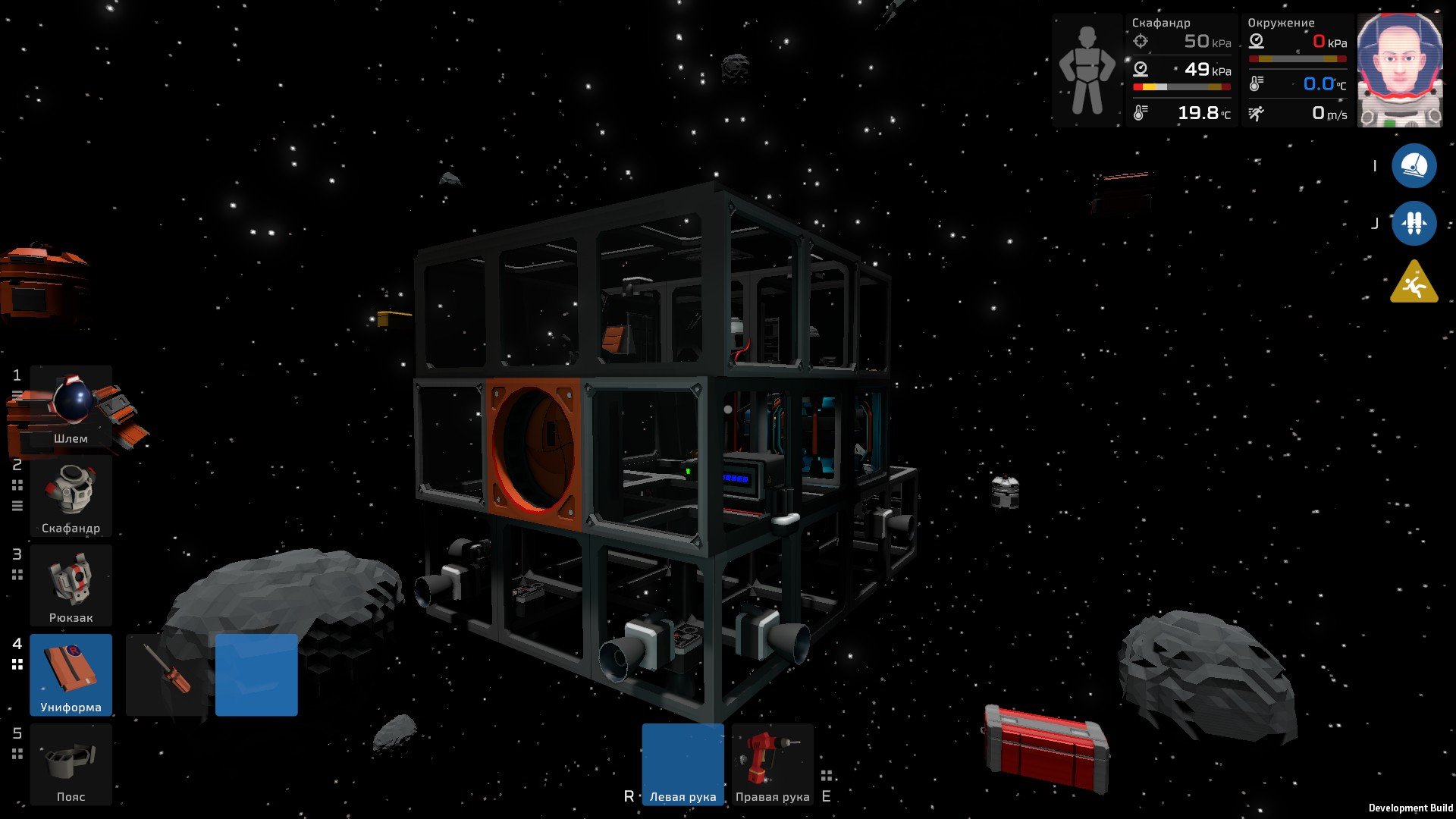This screenshot has height=819, width=1456.
Task: Toggle the jetpack button
Action: 1414,224
